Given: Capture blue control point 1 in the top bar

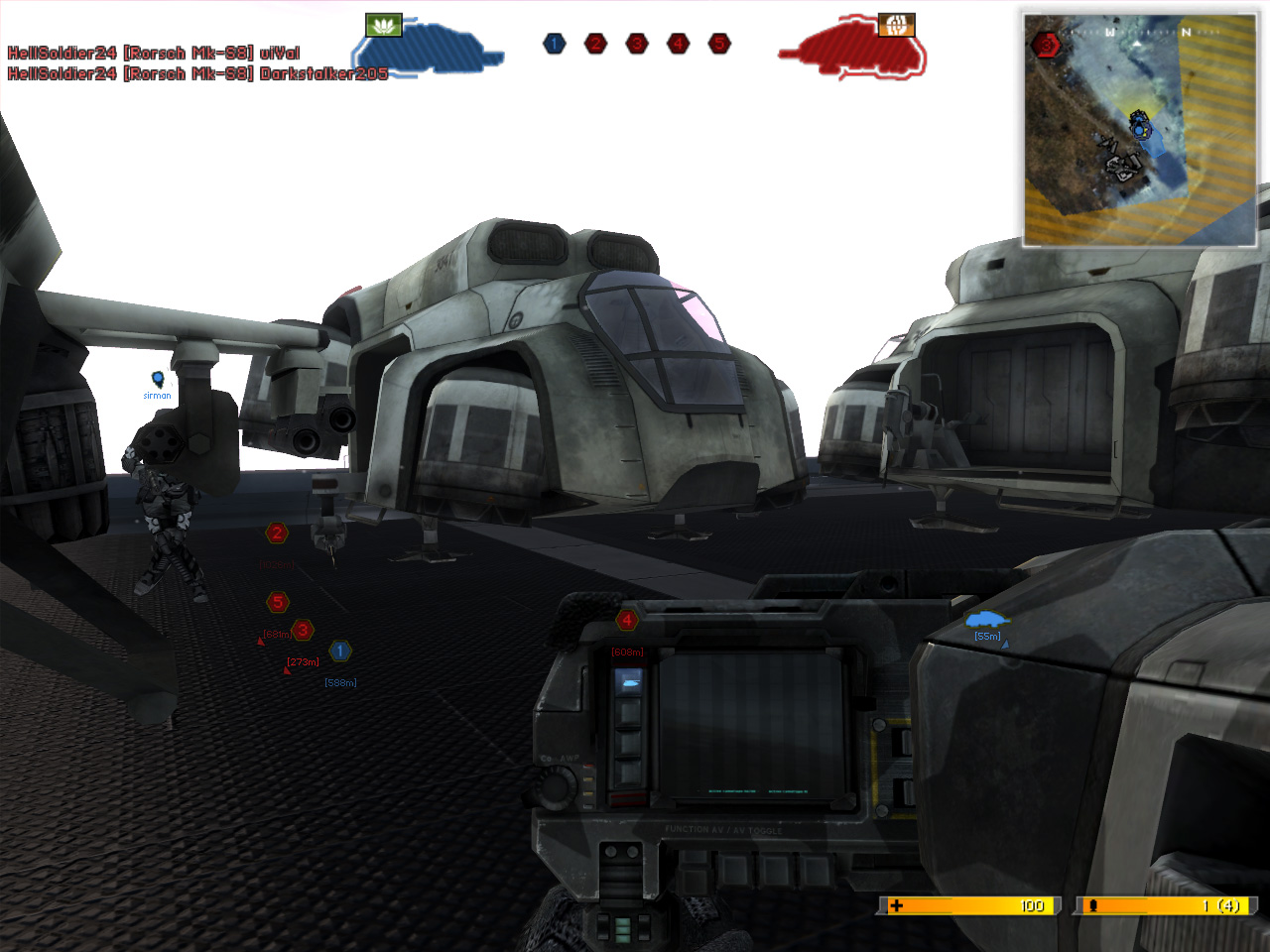Looking at the screenshot, I should (x=554, y=44).
